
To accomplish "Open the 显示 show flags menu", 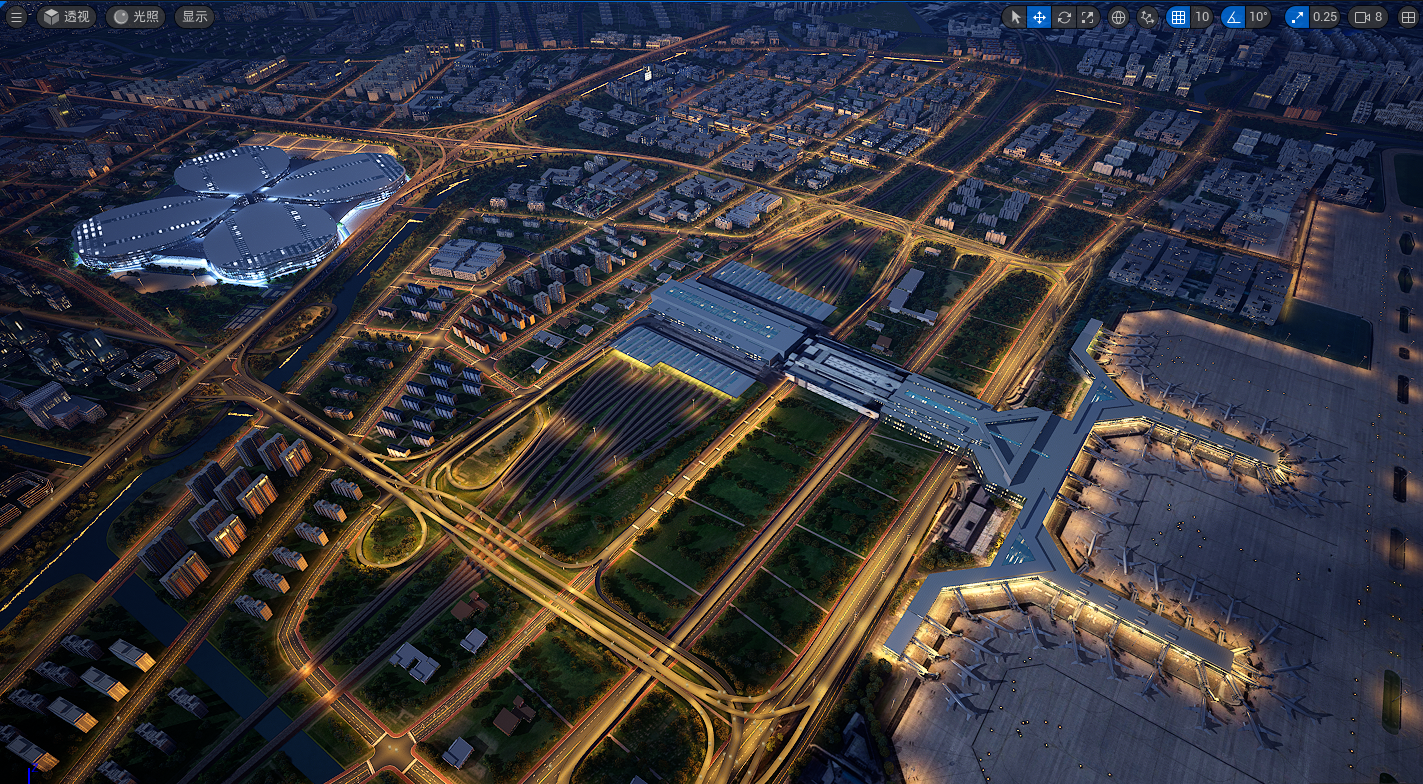I will tap(195, 17).
